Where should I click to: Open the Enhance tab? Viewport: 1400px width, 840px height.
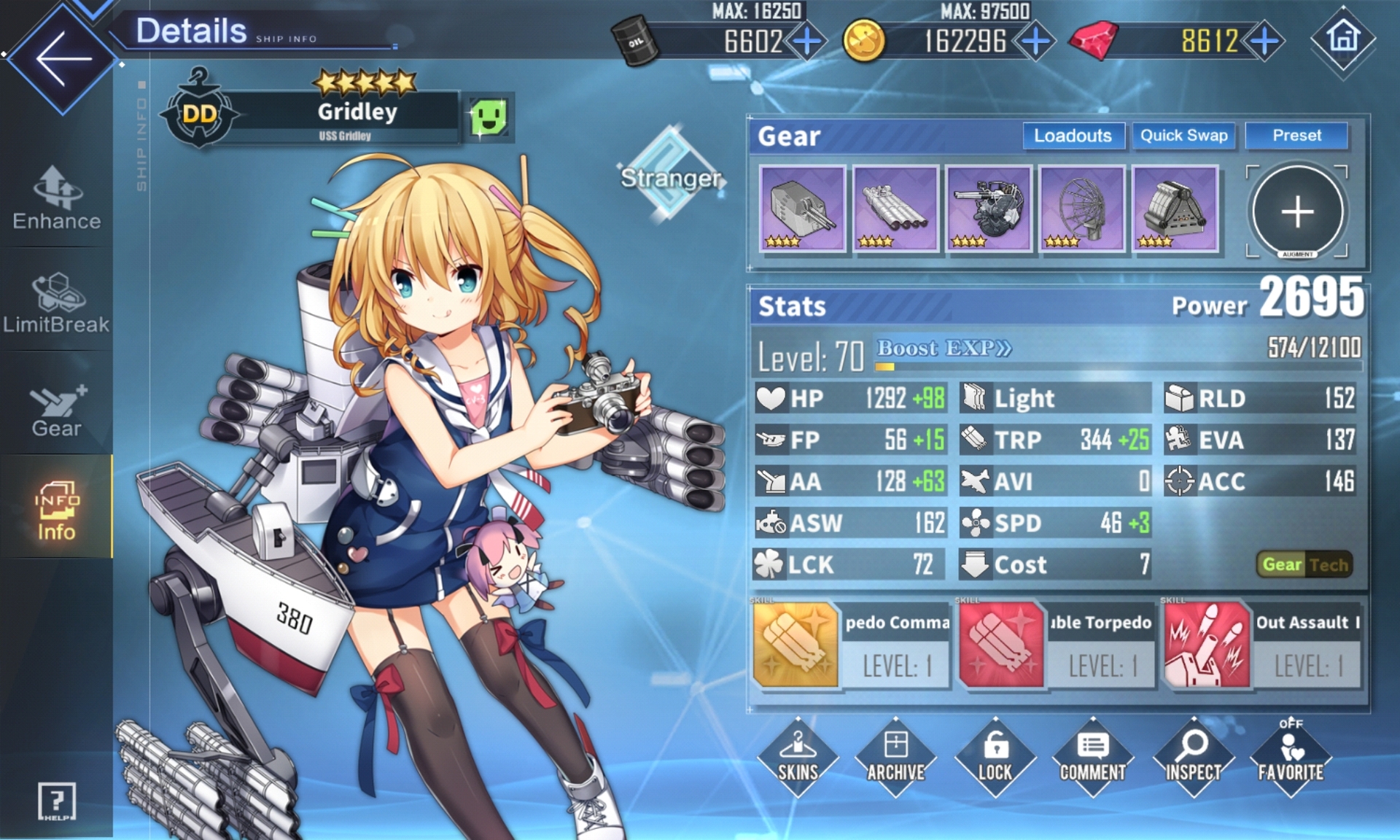57,198
